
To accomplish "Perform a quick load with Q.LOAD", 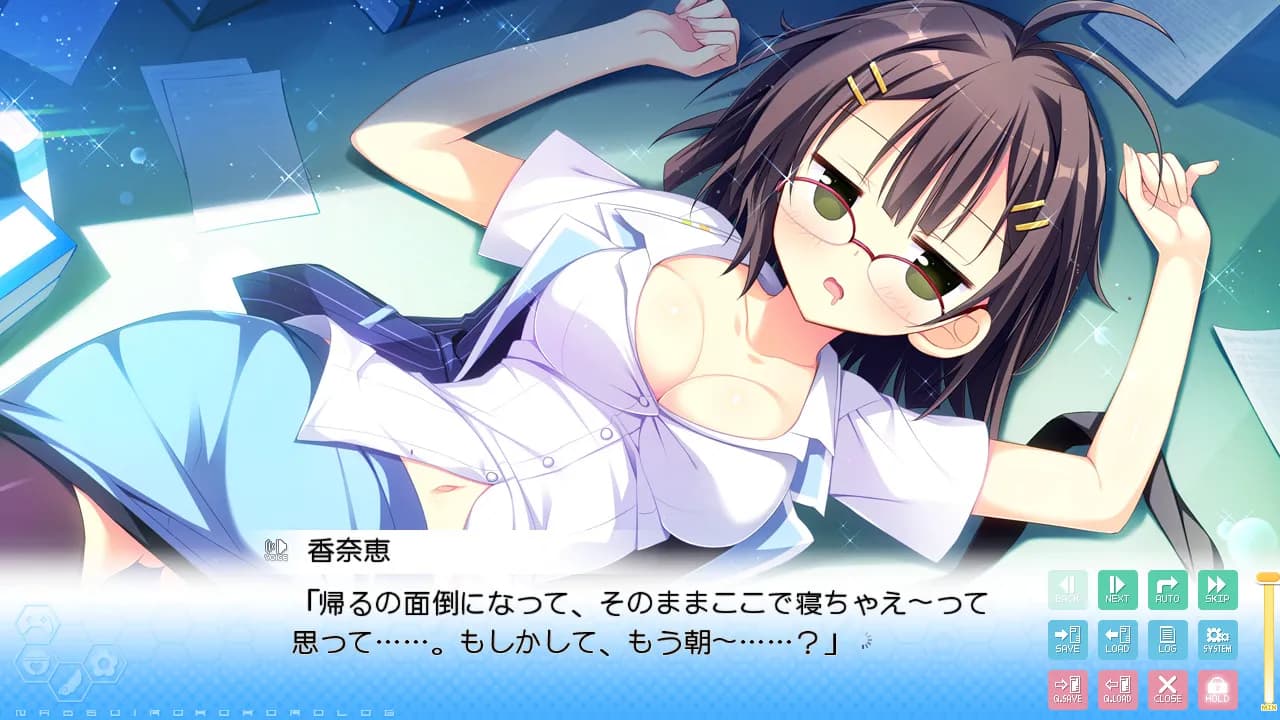I will point(1117,690).
